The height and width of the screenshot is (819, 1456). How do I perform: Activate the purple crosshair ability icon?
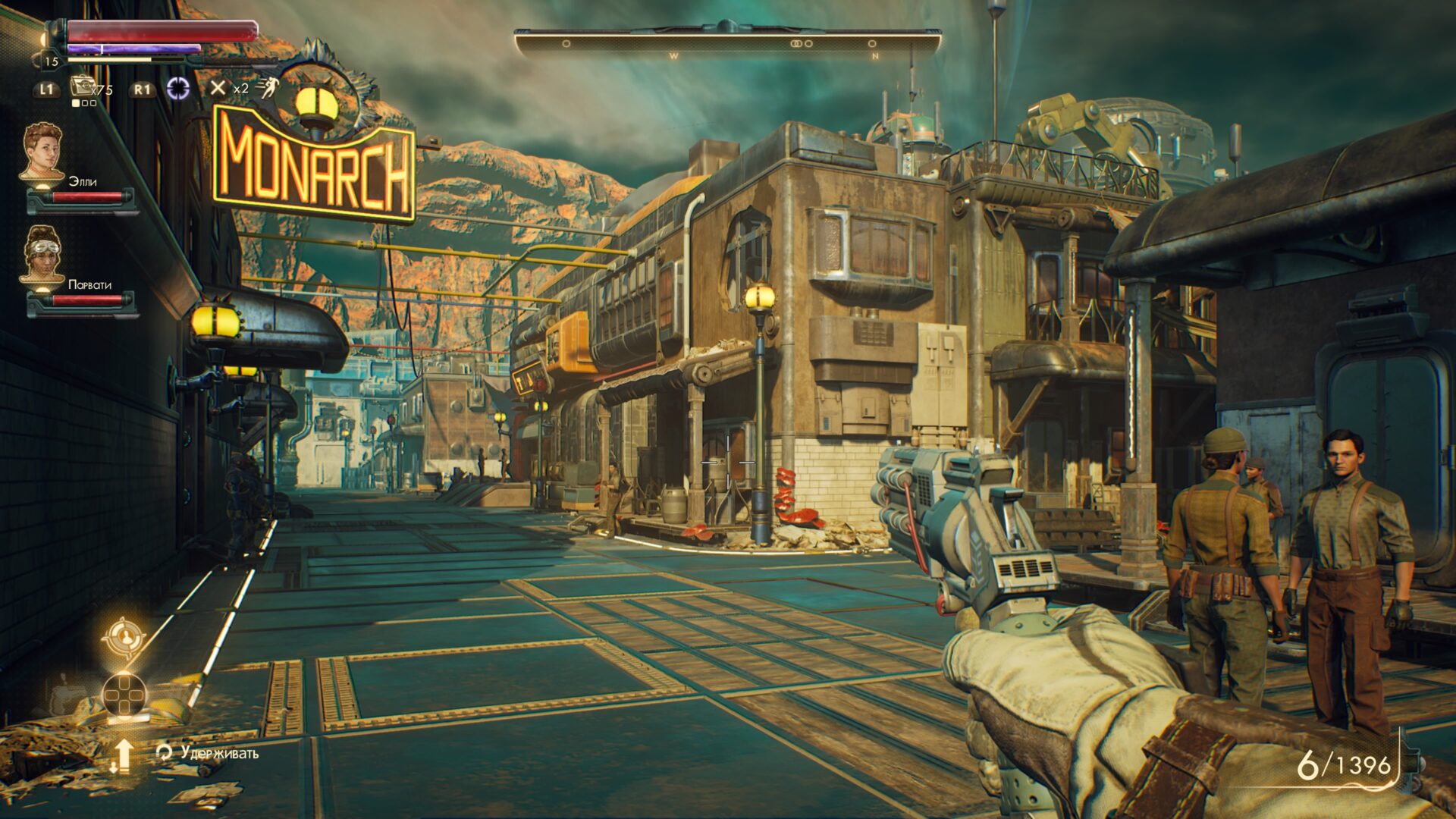point(178,88)
